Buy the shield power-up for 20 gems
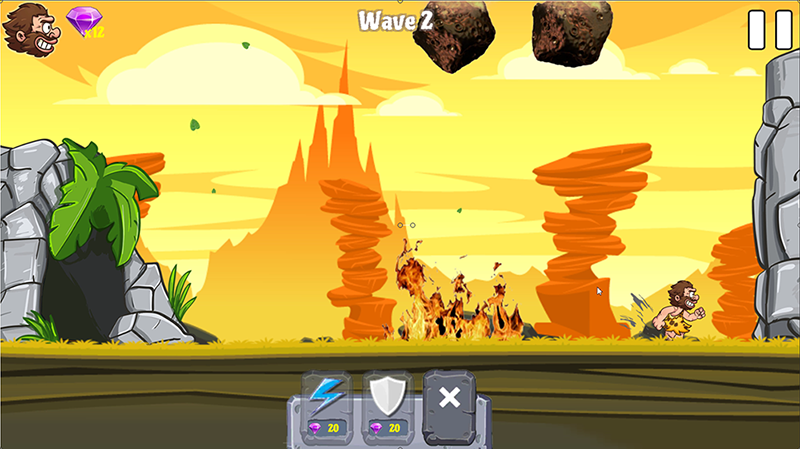The height and width of the screenshot is (449, 800). [x=387, y=405]
